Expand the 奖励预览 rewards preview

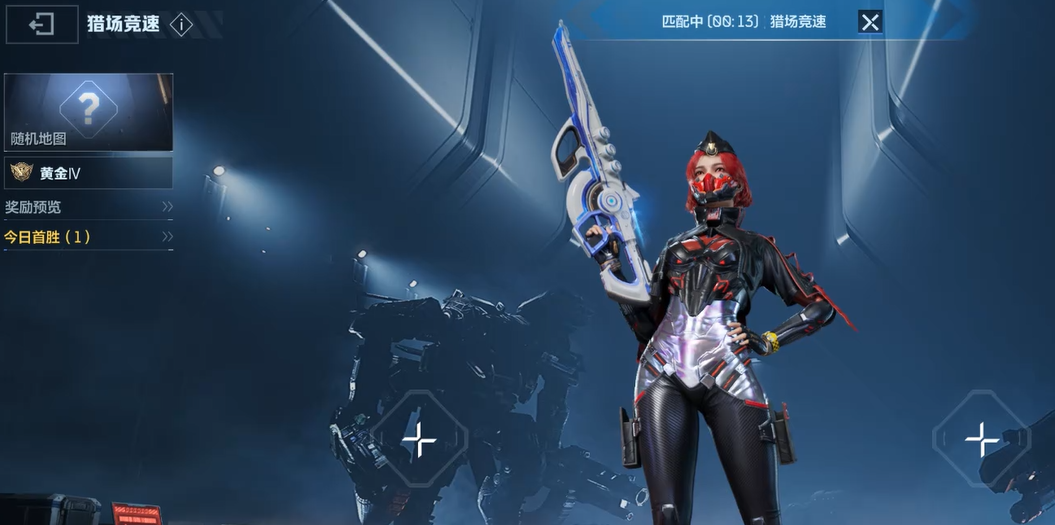pyautogui.click(x=89, y=207)
